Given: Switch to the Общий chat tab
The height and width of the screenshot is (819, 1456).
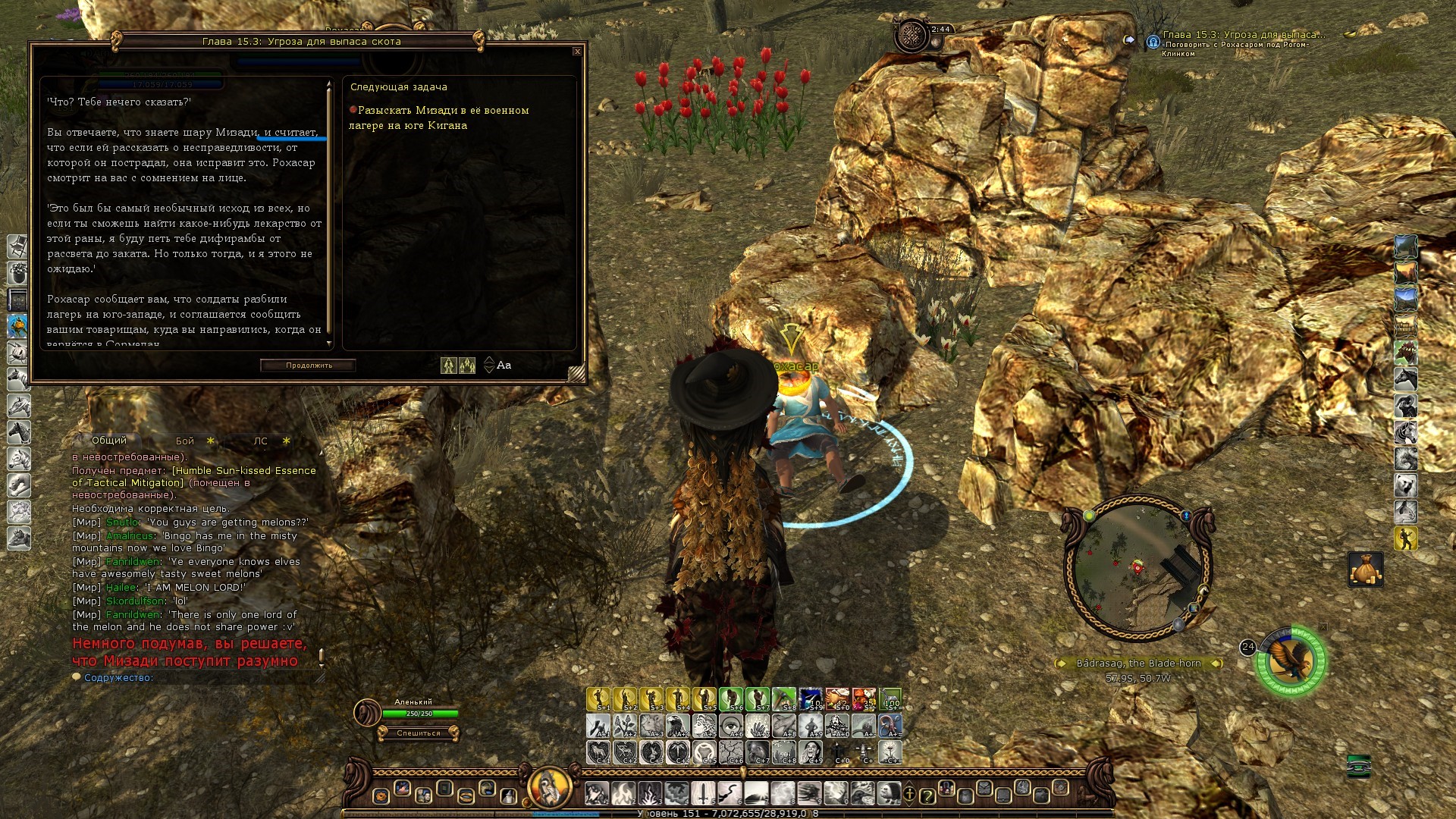Looking at the screenshot, I should (x=109, y=441).
